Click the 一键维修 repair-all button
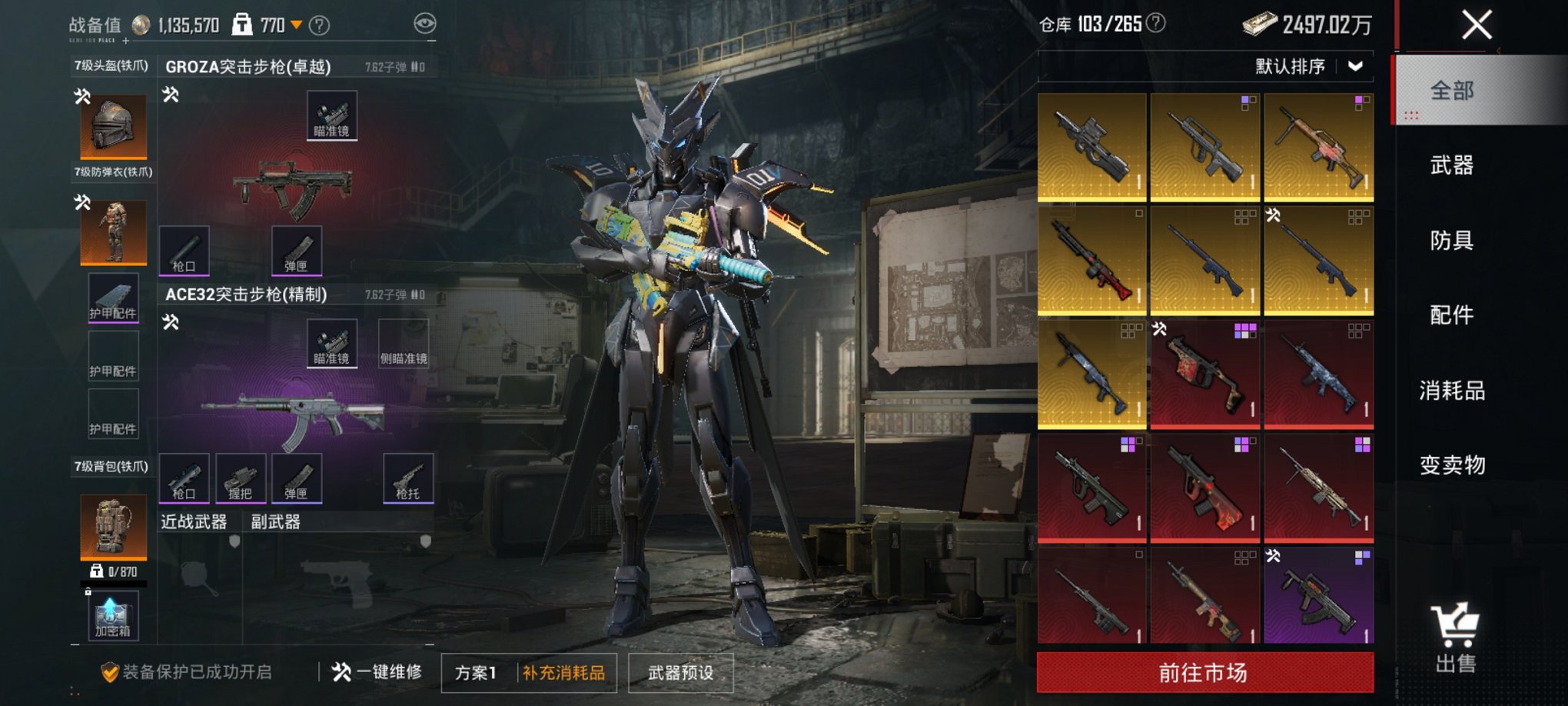Screen dimensions: 1568x706 coord(377,672)
